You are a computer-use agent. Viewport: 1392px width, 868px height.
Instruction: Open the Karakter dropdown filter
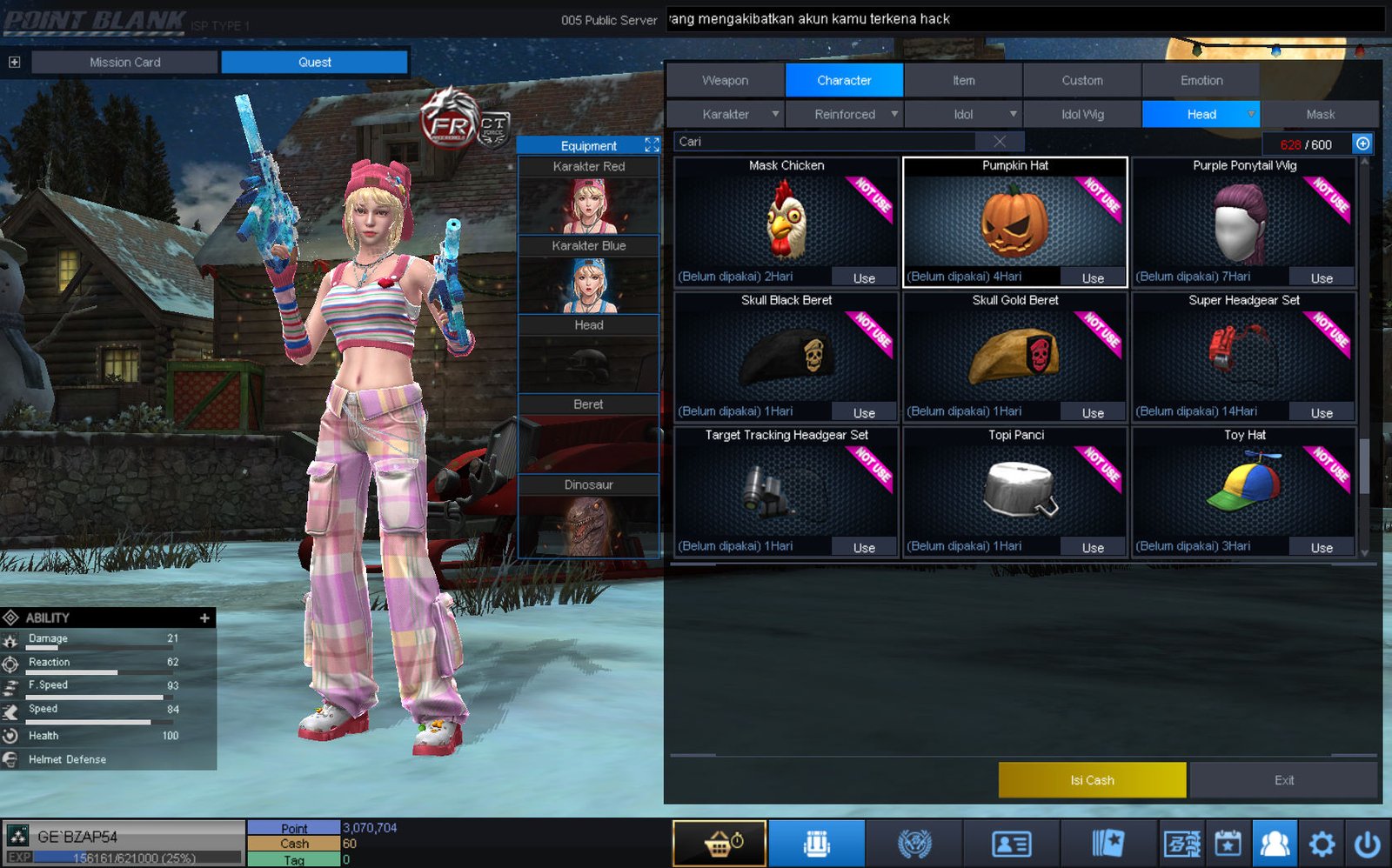(x=726, y=114)
